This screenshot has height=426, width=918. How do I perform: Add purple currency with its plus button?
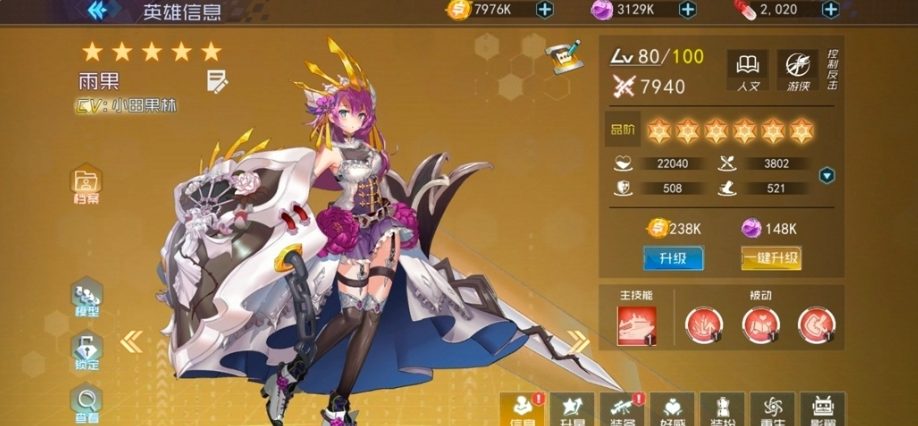[687, 10]
